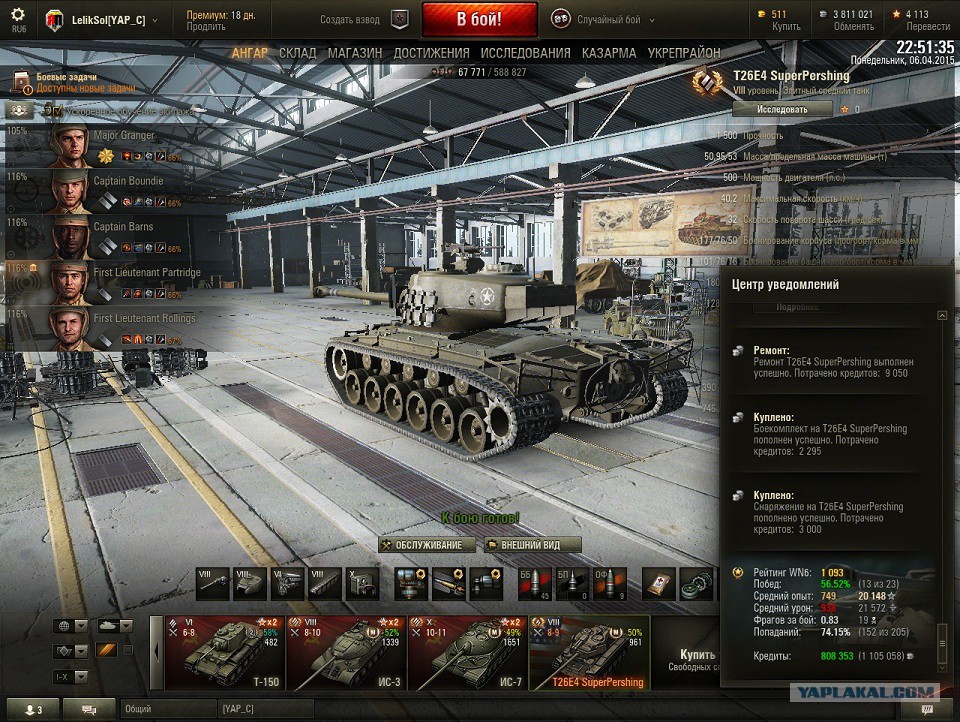Open the МАГАЗИН tab
Screen dimensions: 960x722
click(355, 53)
